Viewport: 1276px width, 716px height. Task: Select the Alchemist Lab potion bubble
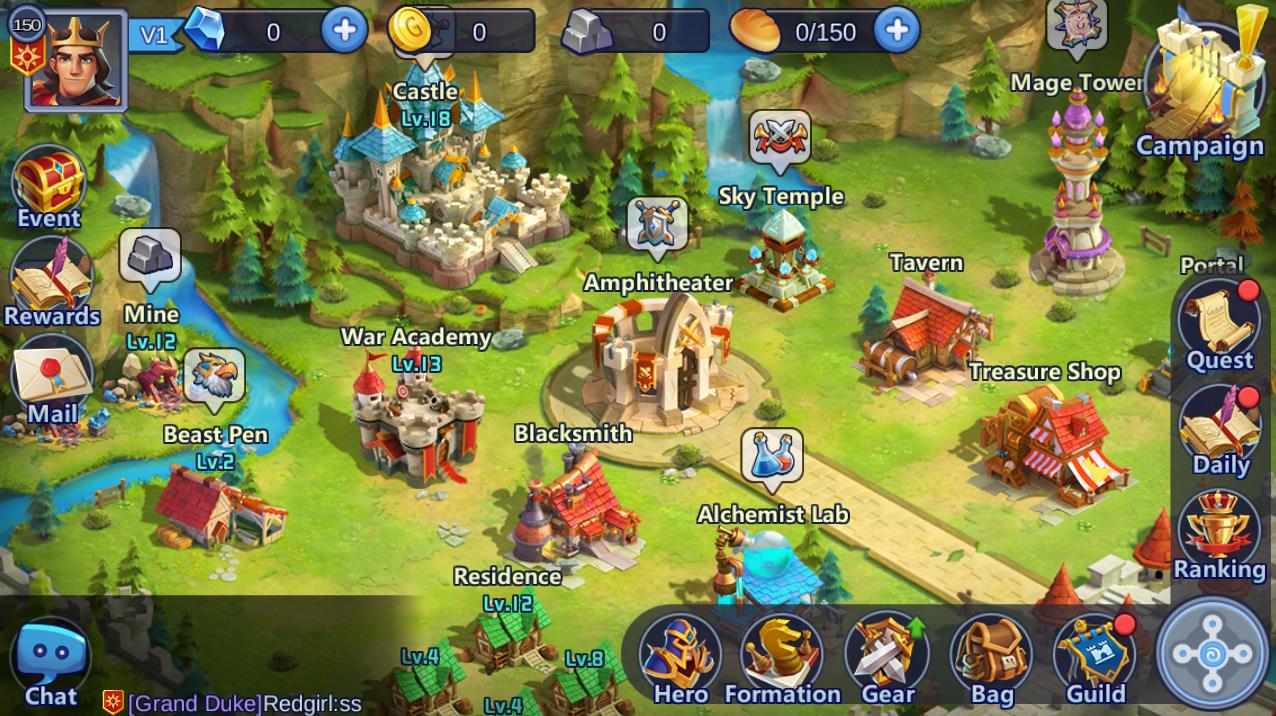(772, 457)
